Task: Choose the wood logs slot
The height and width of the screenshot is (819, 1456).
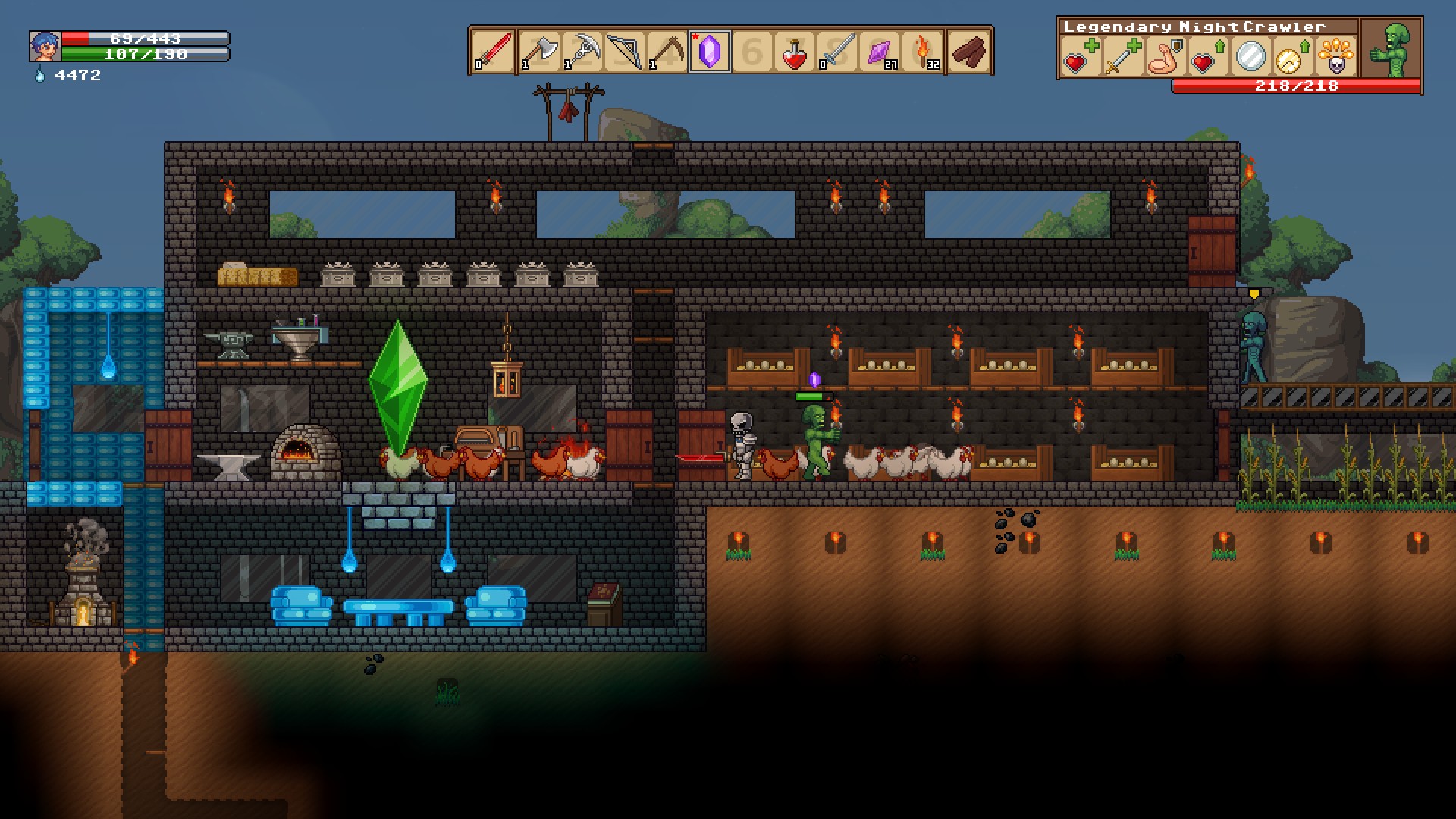Action: [x=969, y=52]
